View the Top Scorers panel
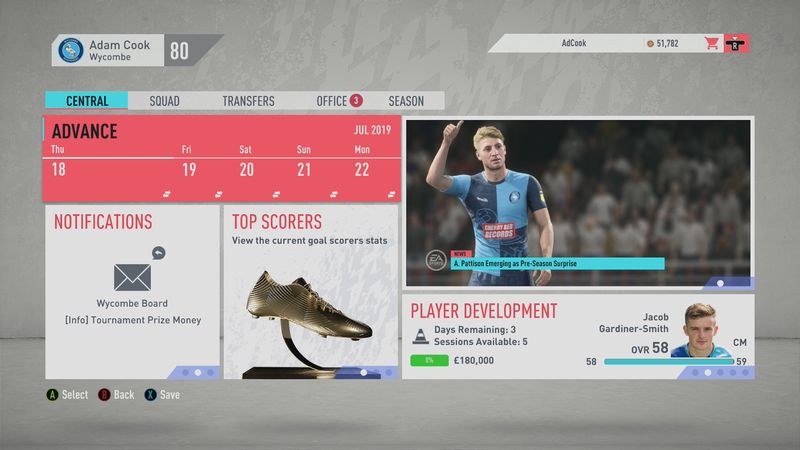The image size is (800, 450). [311, 291]
